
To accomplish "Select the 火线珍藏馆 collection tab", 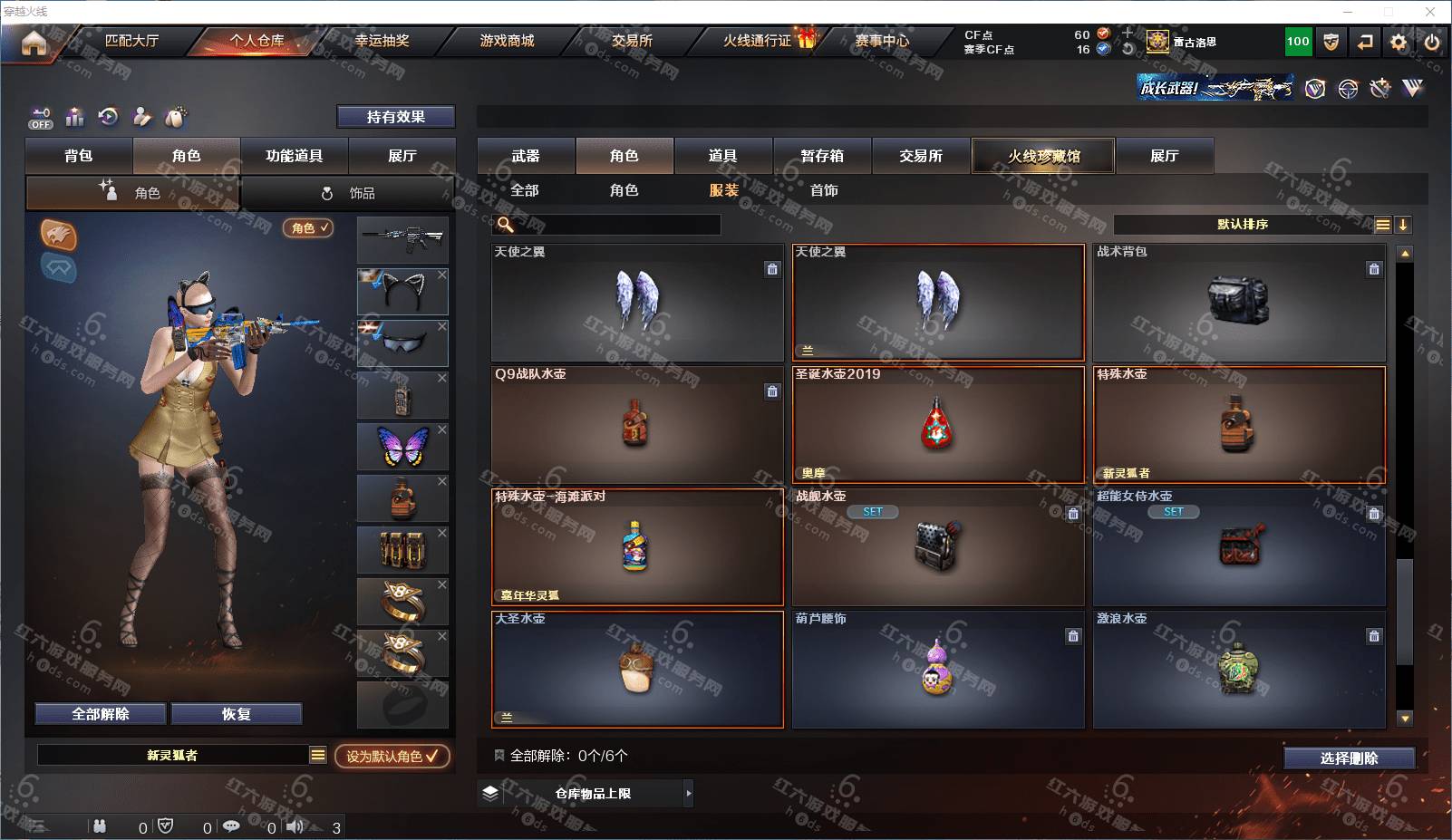I will click(x=1043, y=156).
